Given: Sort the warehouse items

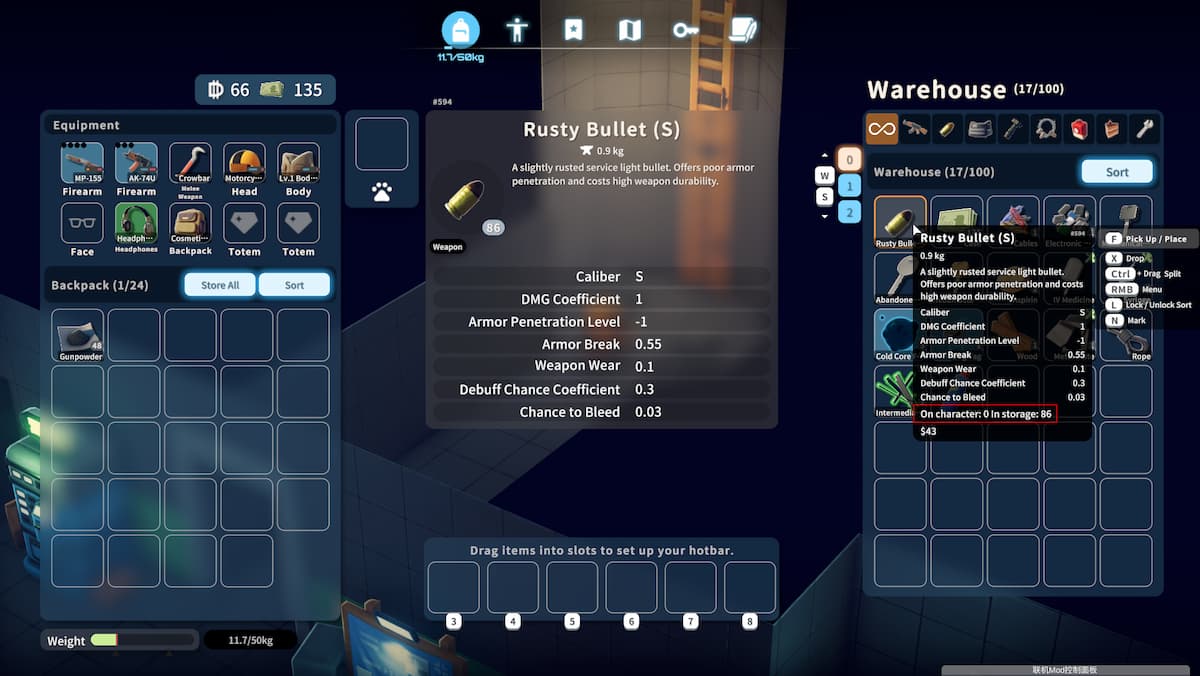Looking at the screenshot, I should click(1117, 172).
